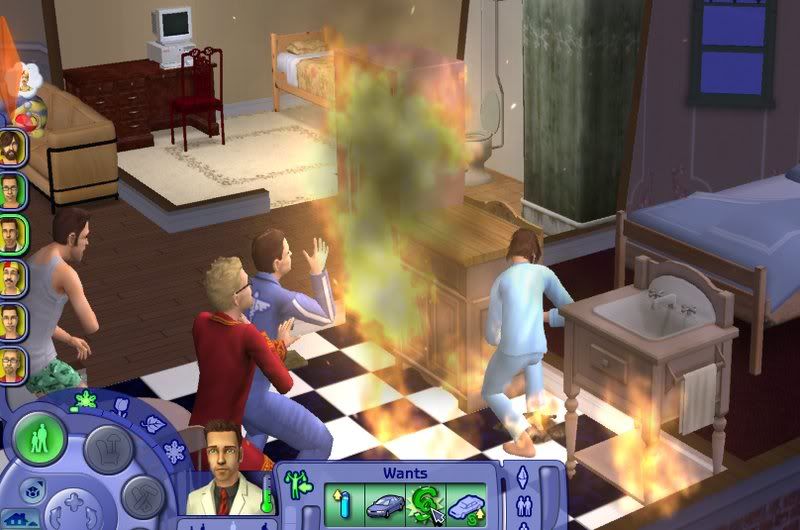Switch to Live mode with the green family button
The image size is (800, 530).
[x=40, y=439]
